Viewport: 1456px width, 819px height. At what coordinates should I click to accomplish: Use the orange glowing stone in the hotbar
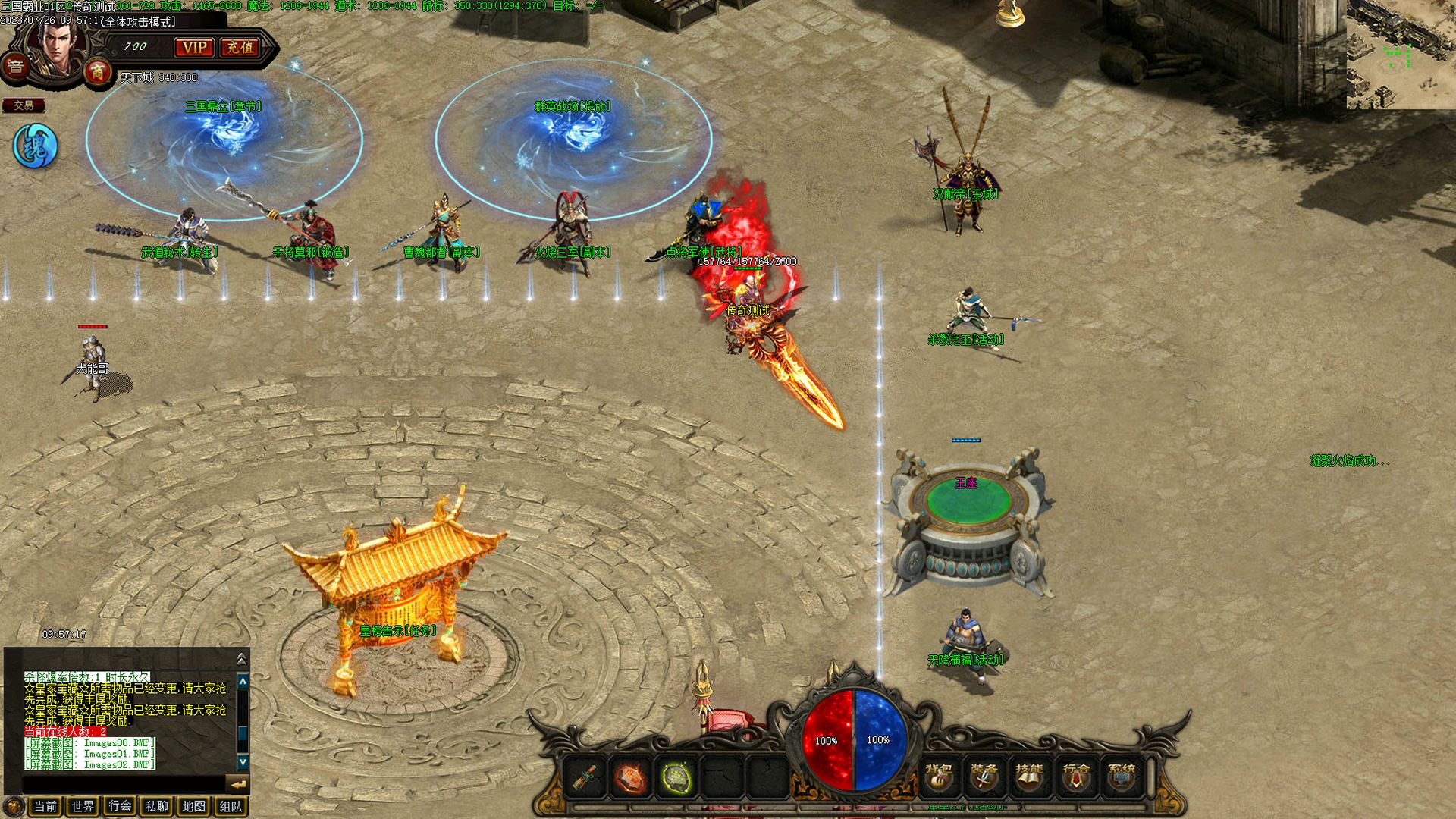(x=630, y=778)
